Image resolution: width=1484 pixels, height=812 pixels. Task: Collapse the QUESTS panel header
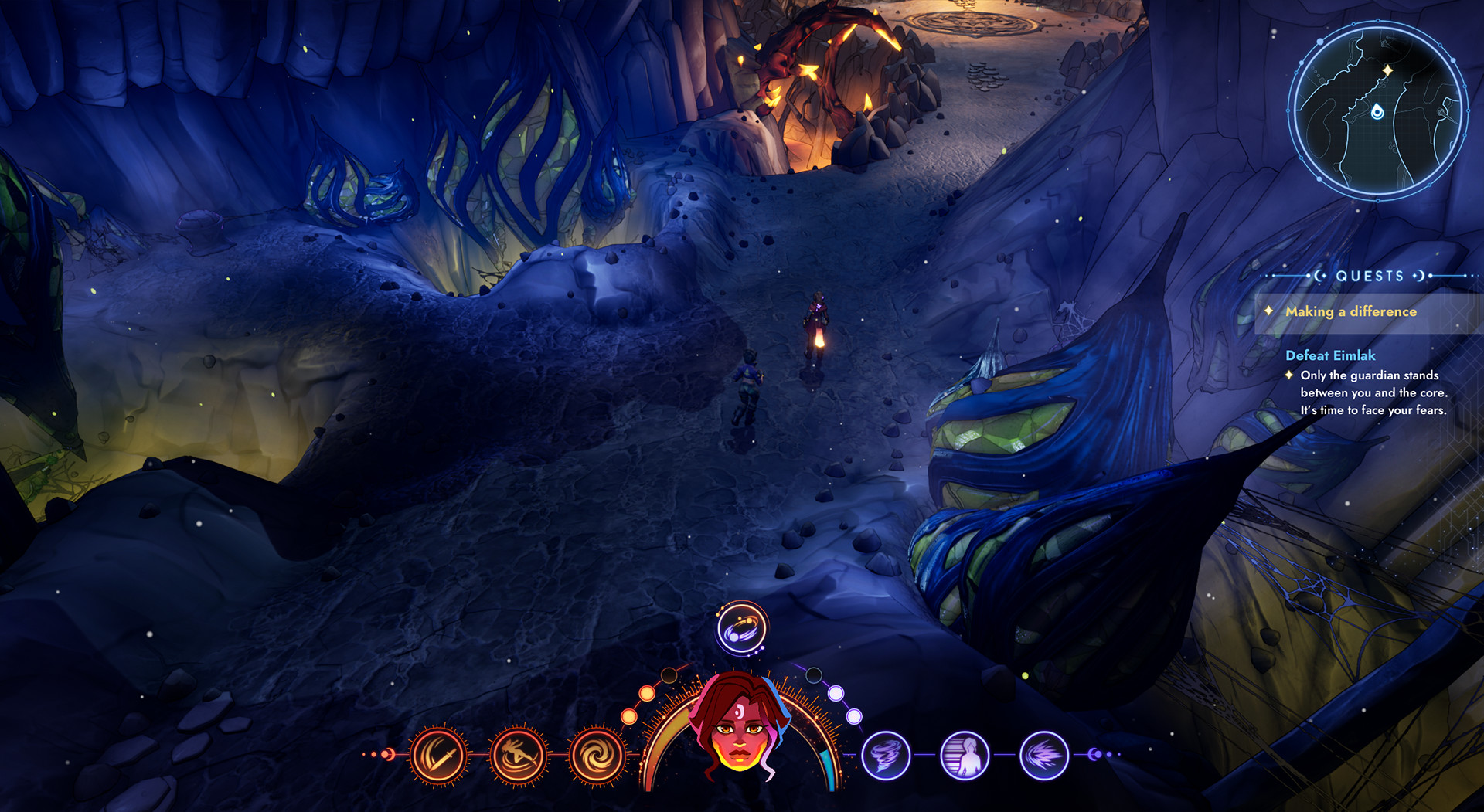(x=1368, y=275)
